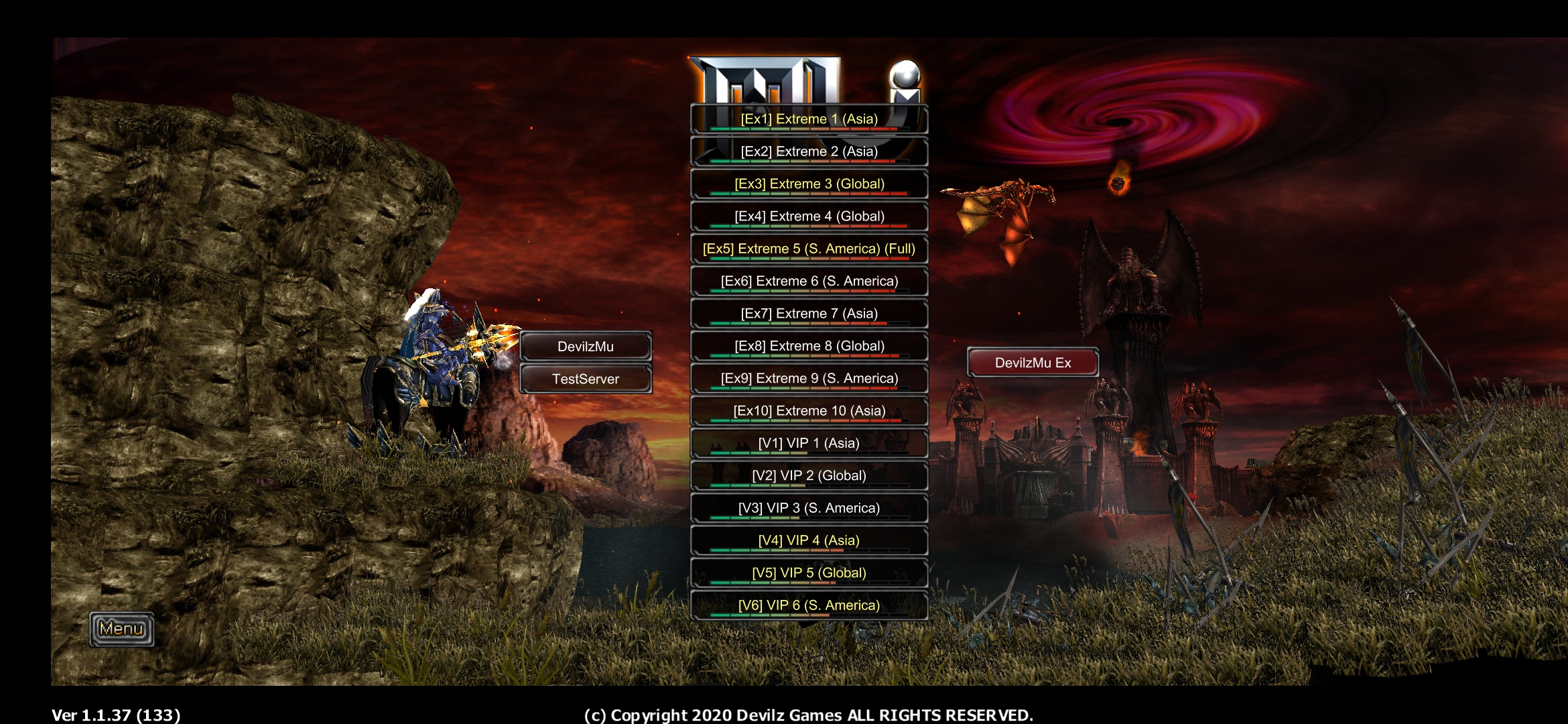Join [V3] VIP 3 (S. America)
The width and height of the screenshot is (1568, 724).
(x=809, y=508)
